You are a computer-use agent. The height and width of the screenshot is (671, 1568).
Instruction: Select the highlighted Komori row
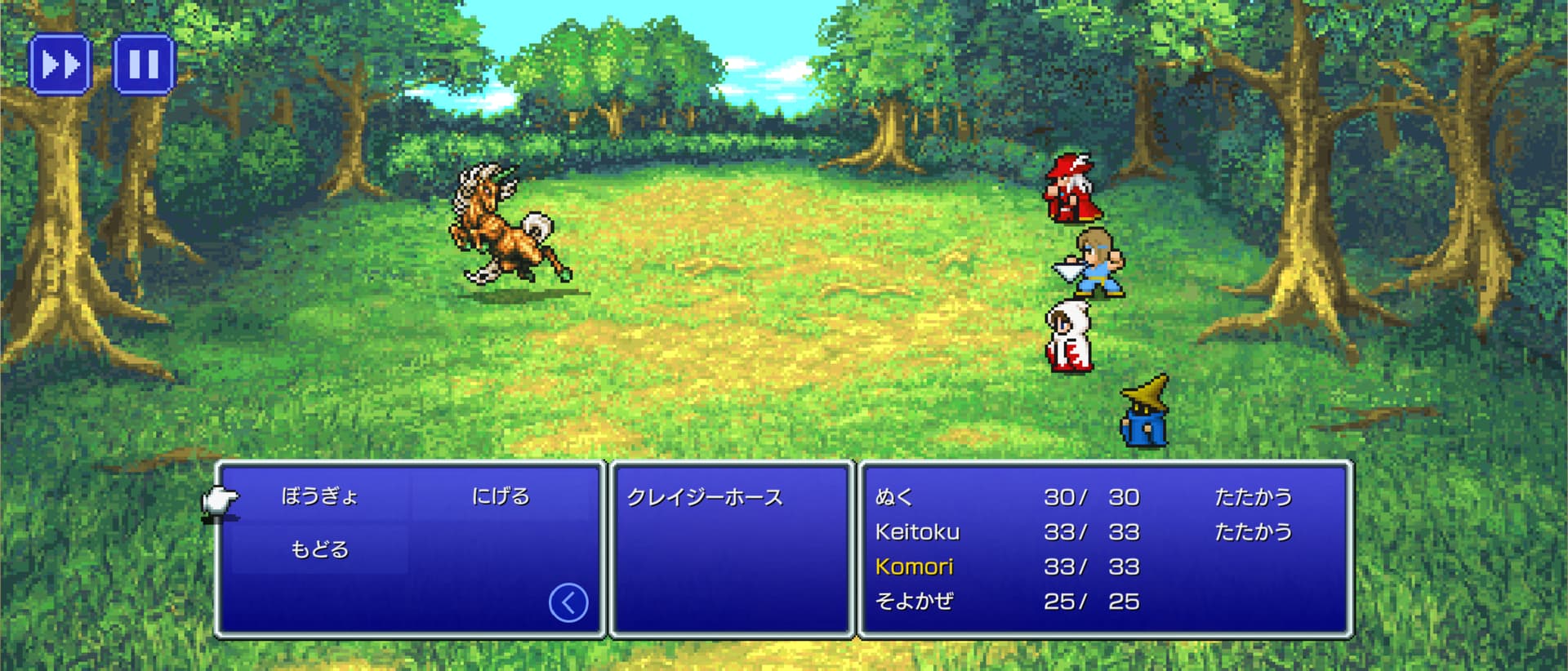coord(914,567)
